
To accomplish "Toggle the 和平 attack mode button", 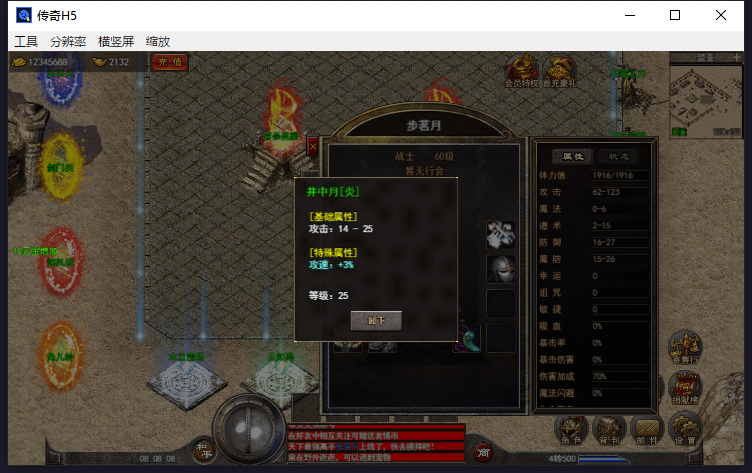I will click(x=205, y=449).
